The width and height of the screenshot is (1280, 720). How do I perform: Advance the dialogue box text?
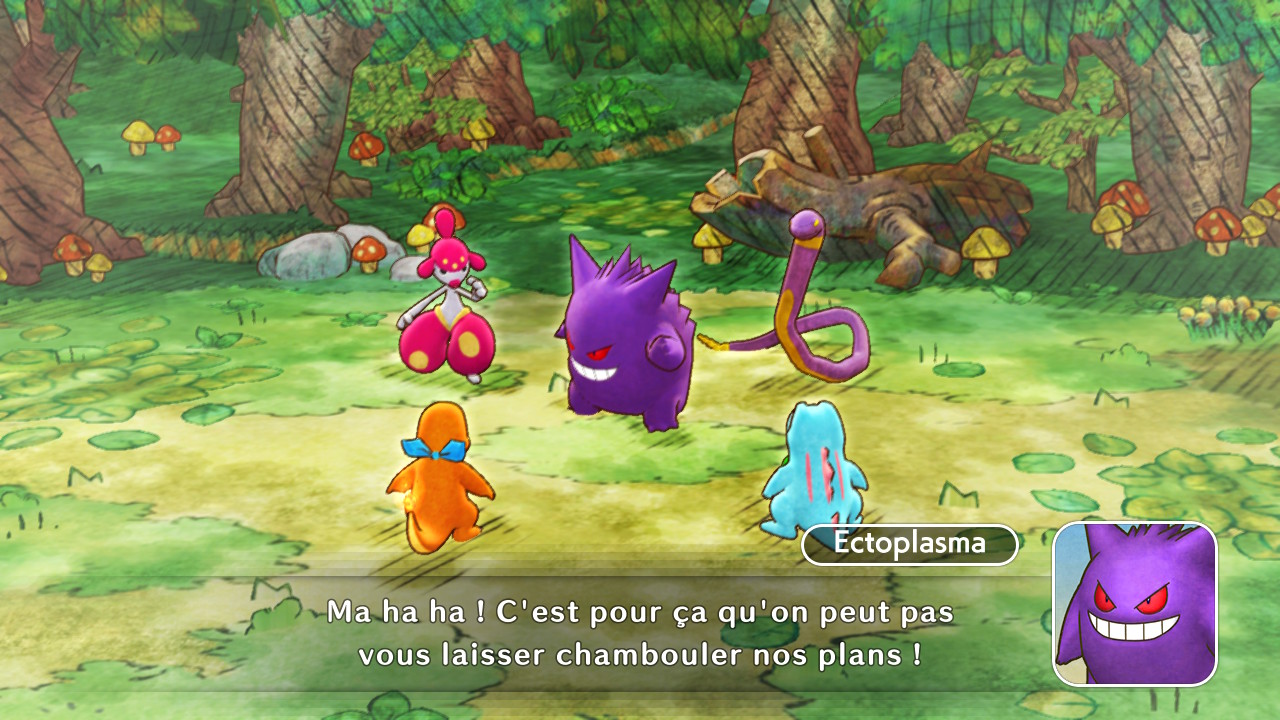point(640,634)
